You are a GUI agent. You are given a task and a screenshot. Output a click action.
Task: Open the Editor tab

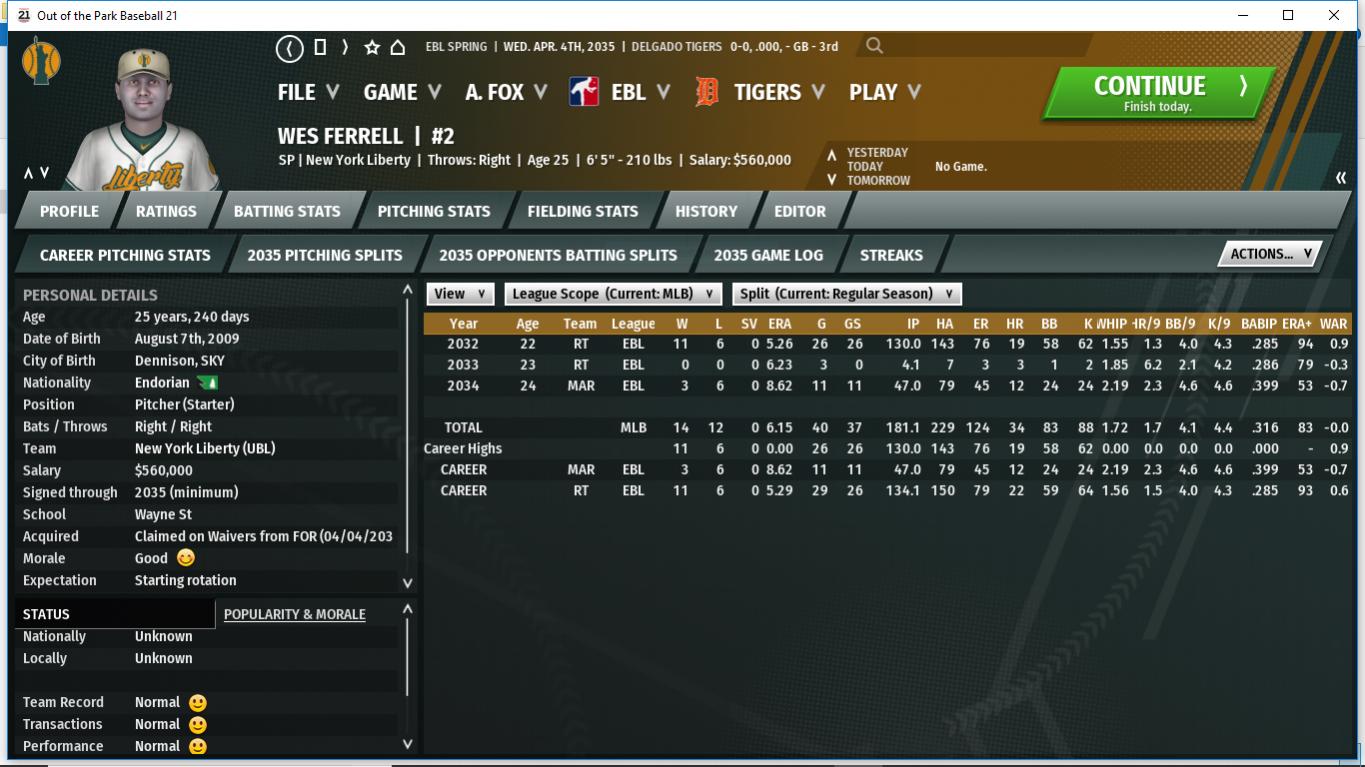[x=800, y=211]
